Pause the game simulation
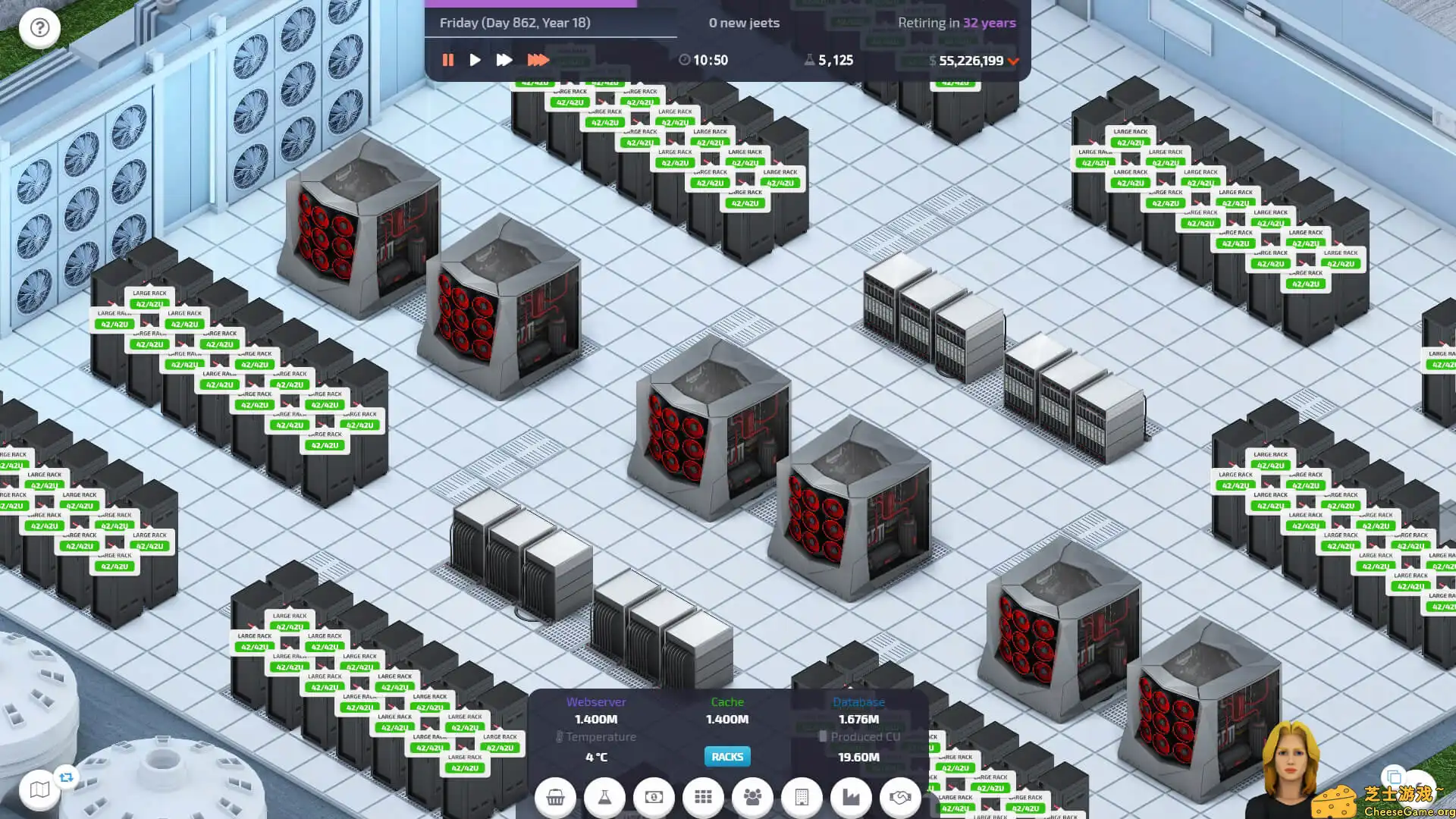 (x=448, y=60)
